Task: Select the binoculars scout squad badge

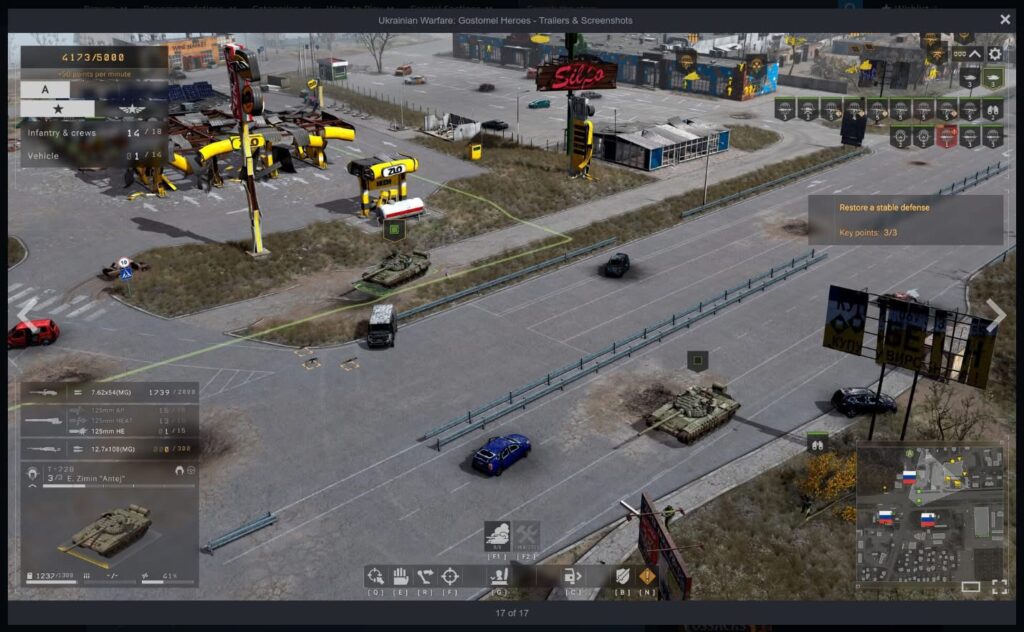Action: point(993,108)
